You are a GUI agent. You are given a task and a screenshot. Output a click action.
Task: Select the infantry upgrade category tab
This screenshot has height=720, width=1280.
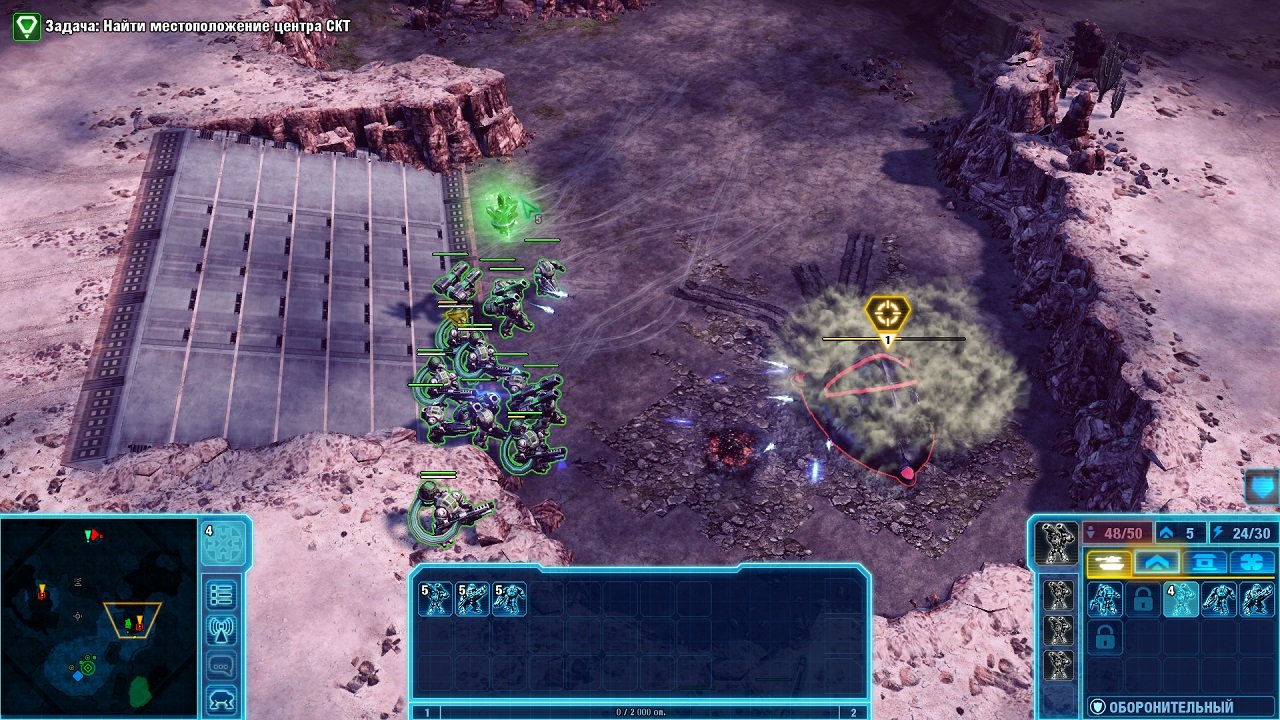pyautogui.click(x=1158, y=562)
